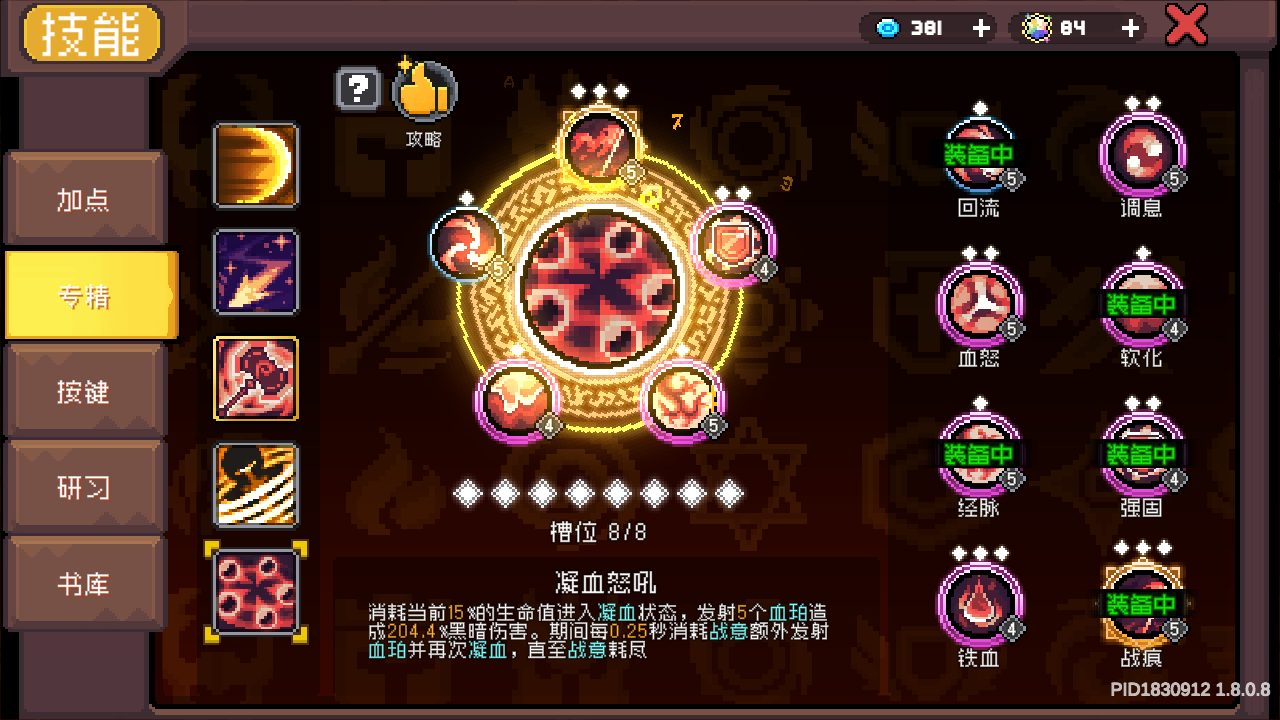
Task: Switch to the 加点 tab
Action: point(86,198)
